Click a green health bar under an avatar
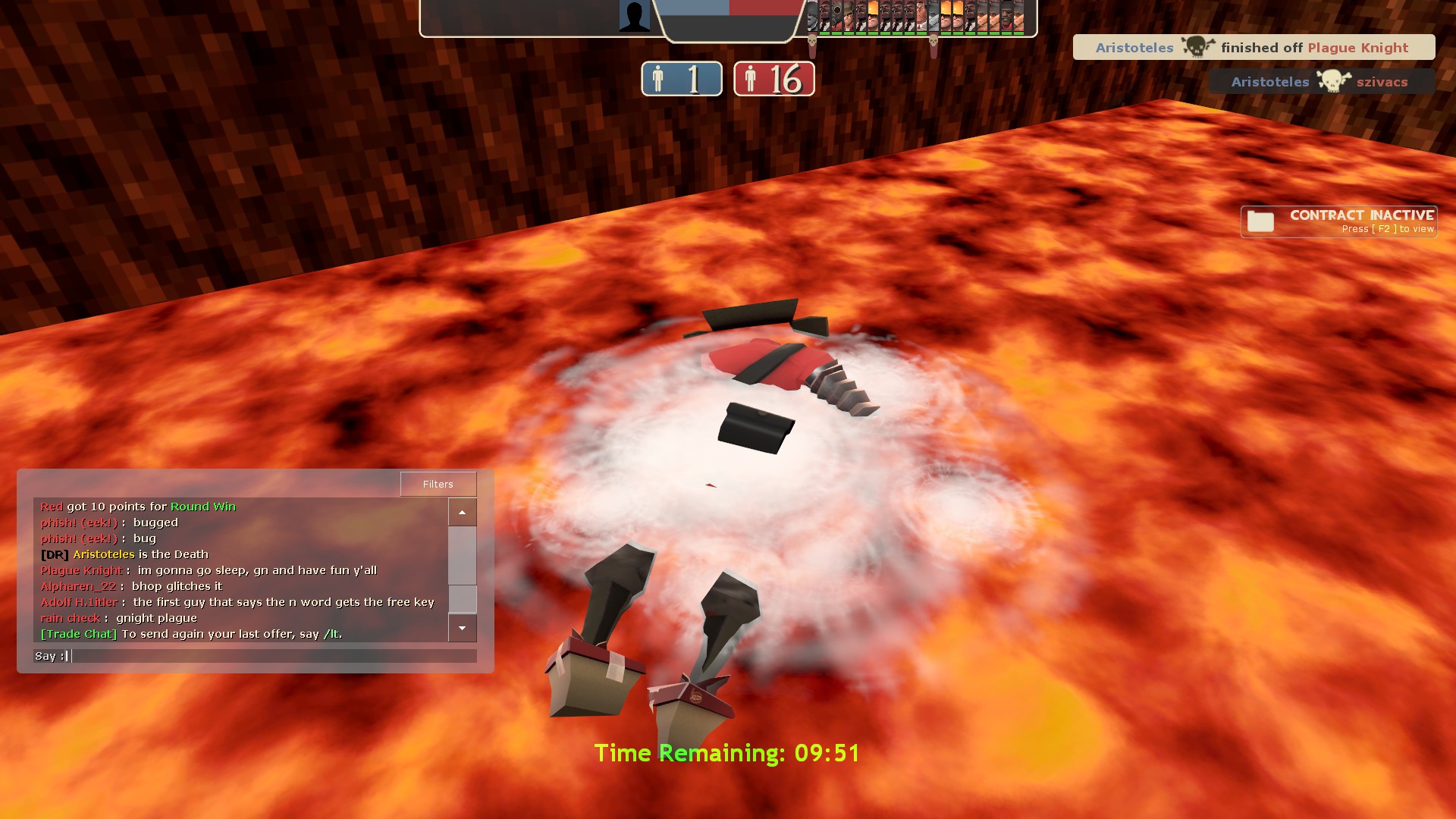Image resolution: width=1456 pixels, height=819 pixels. click(x=824, y=33)
